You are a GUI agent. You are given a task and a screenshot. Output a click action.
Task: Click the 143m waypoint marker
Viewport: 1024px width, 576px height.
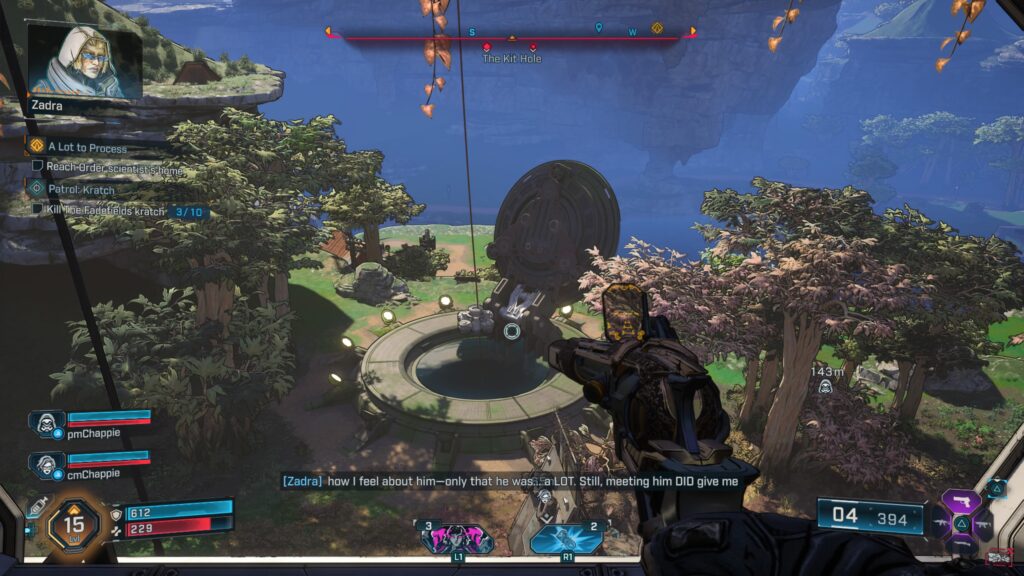[825, 386]
